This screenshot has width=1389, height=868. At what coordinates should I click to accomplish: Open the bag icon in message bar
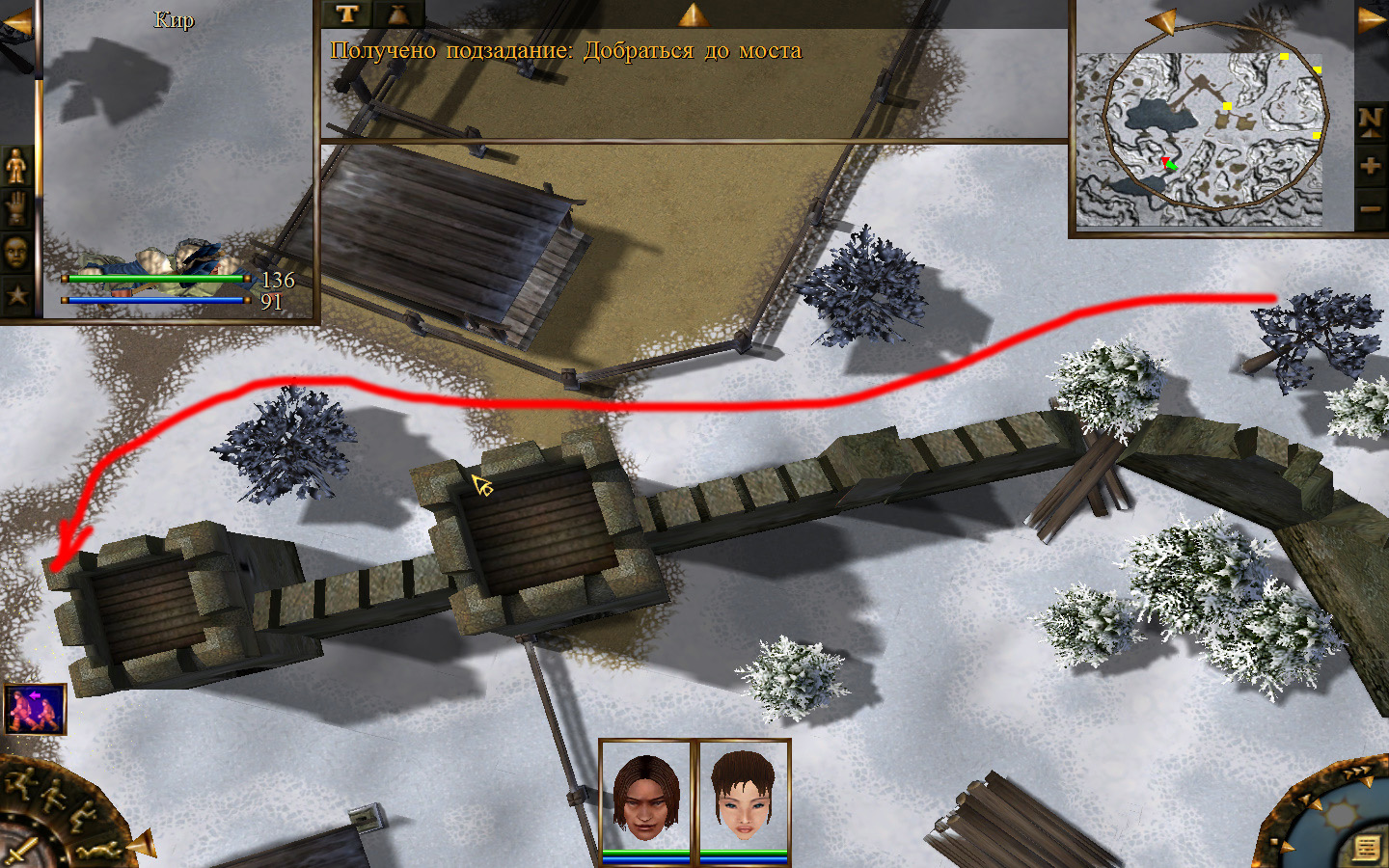click(397, 14)
